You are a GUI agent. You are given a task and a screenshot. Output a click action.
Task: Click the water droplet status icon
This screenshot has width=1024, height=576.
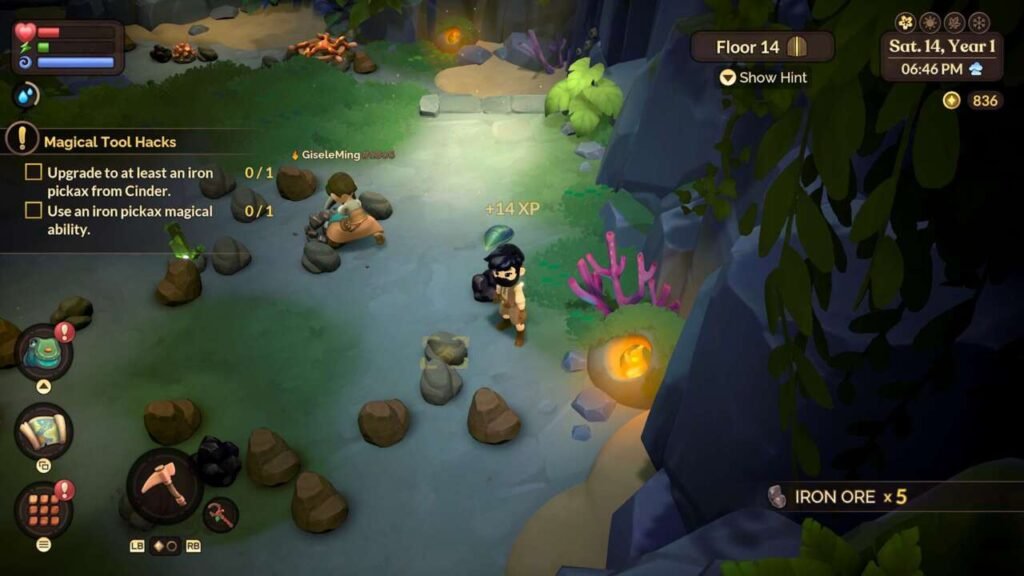click(x=25, y=96)
